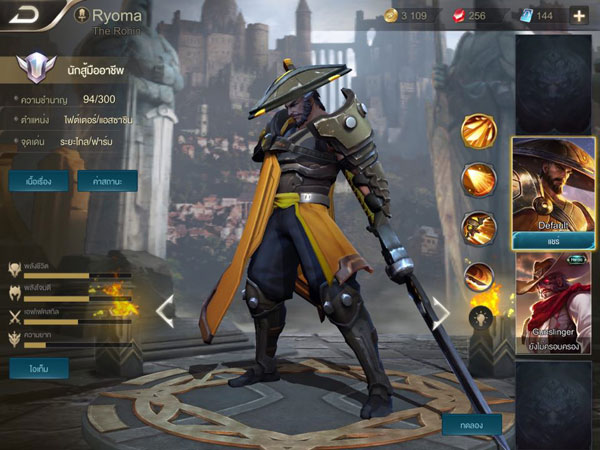
Task: Switch to the previous hero with left arrow
Action: point(165,311)
